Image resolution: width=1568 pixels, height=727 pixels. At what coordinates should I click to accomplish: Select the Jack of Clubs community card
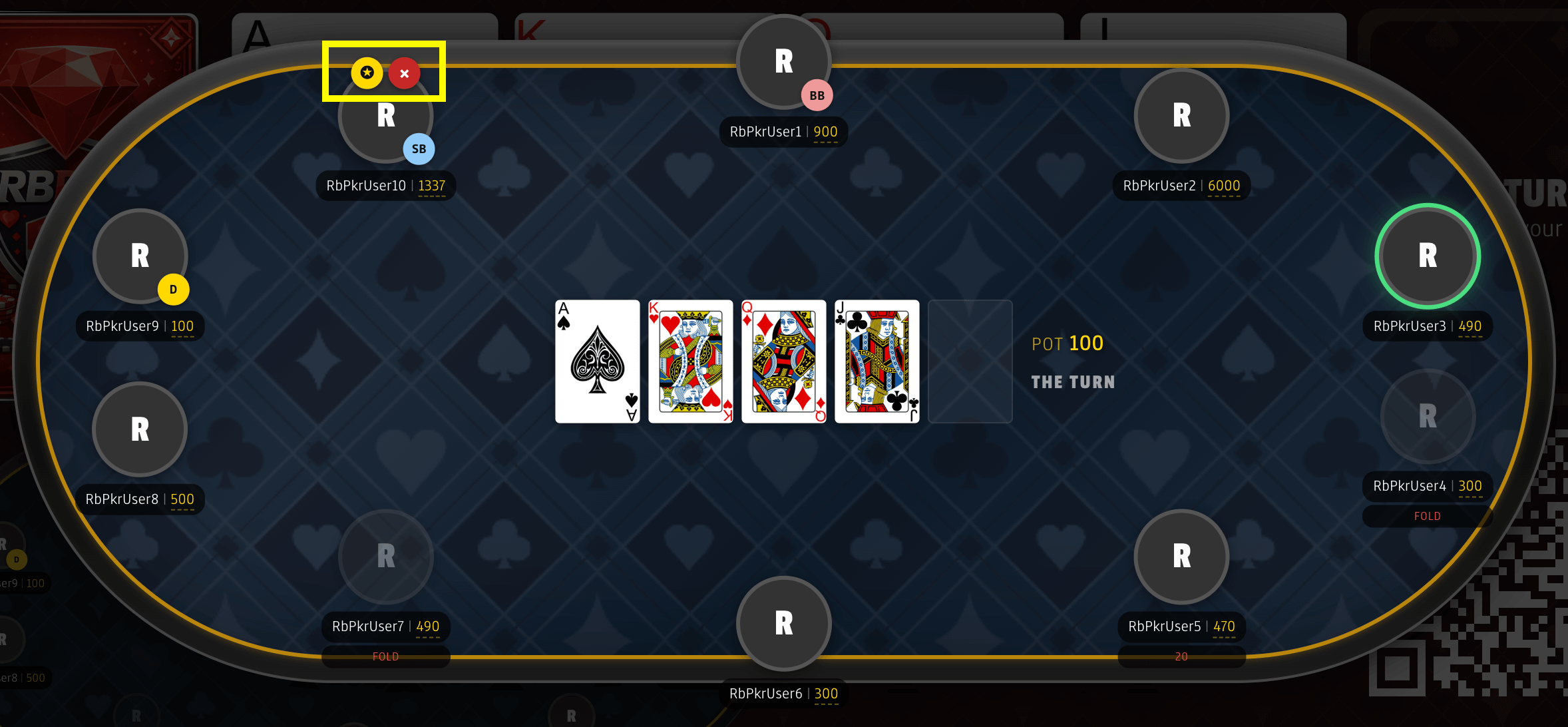(x=877, y=360)
